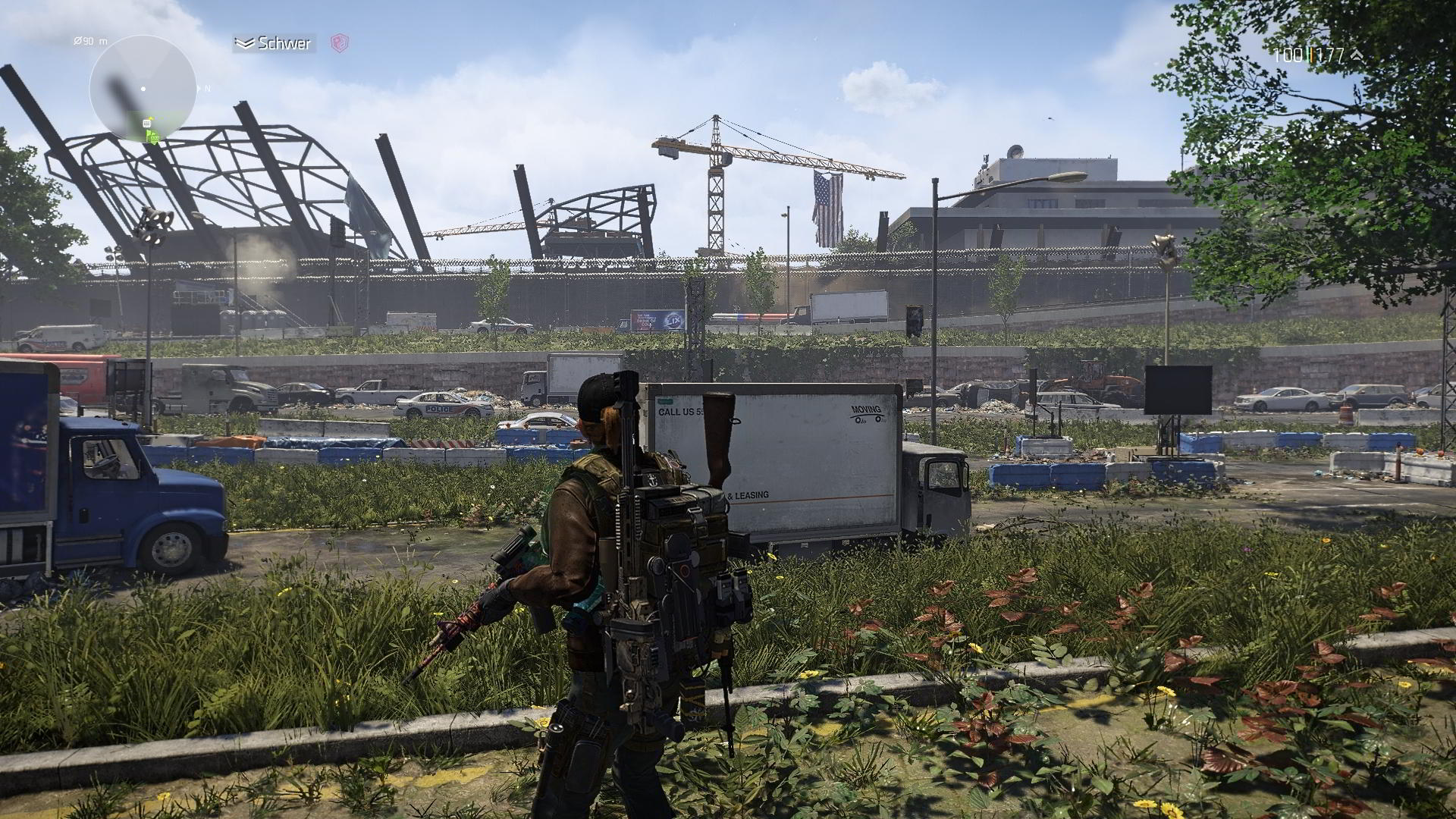Expand the weapon panel via the up arrow beside 177

point(1358,56)
